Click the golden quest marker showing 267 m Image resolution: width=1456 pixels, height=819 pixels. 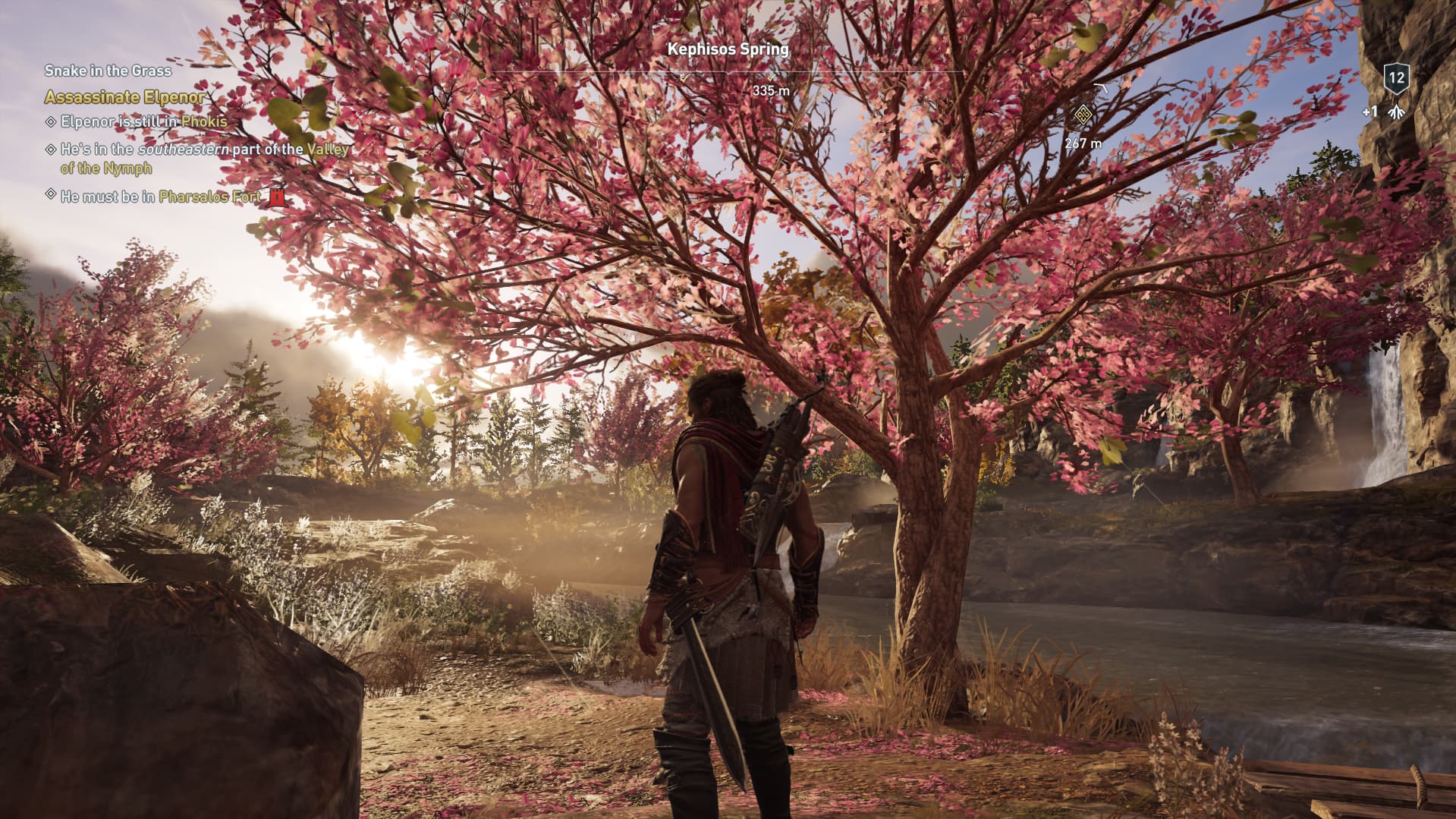tap(1083, 116)
